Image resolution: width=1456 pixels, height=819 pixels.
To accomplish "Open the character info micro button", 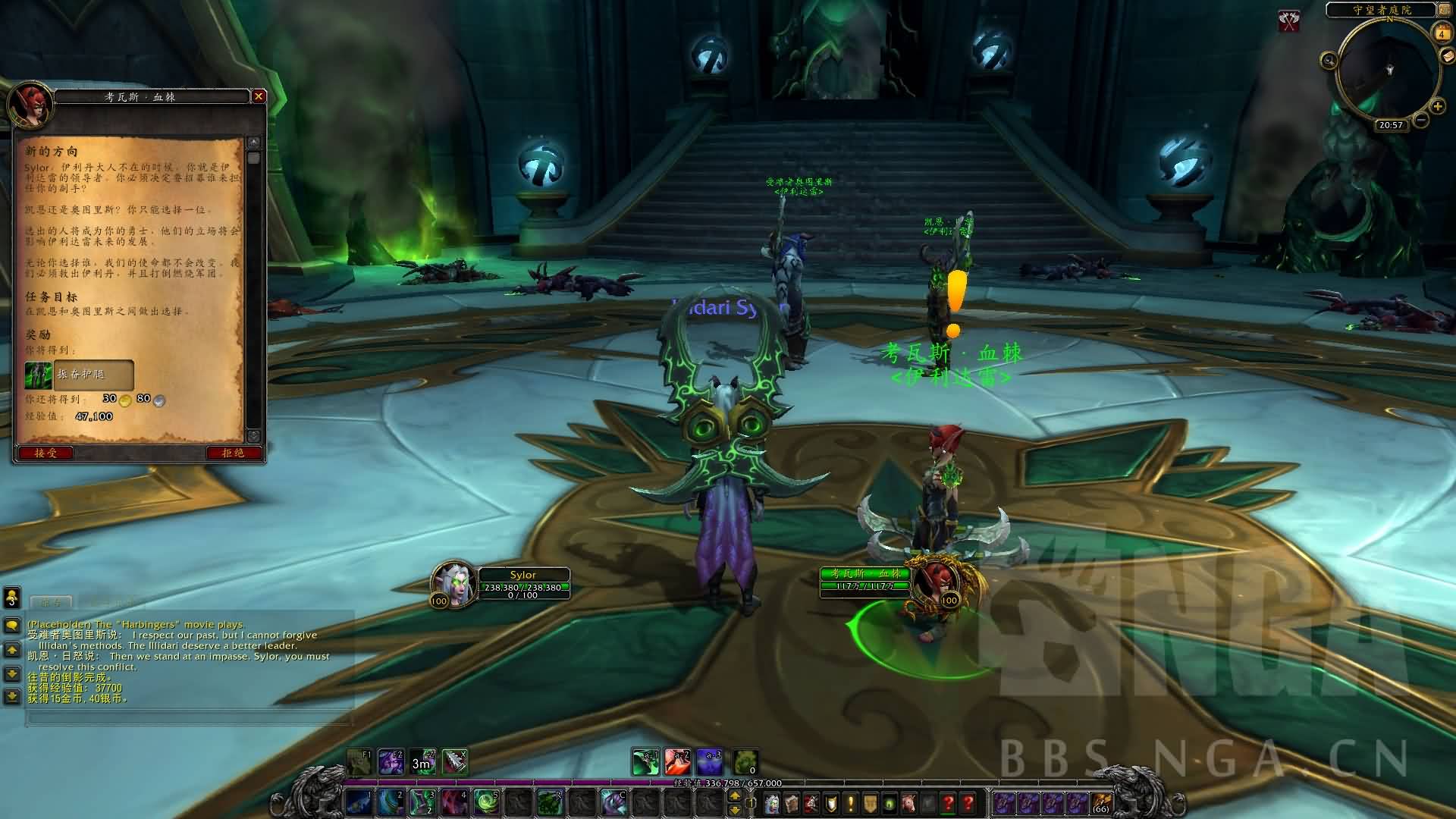I will (772, 802).
